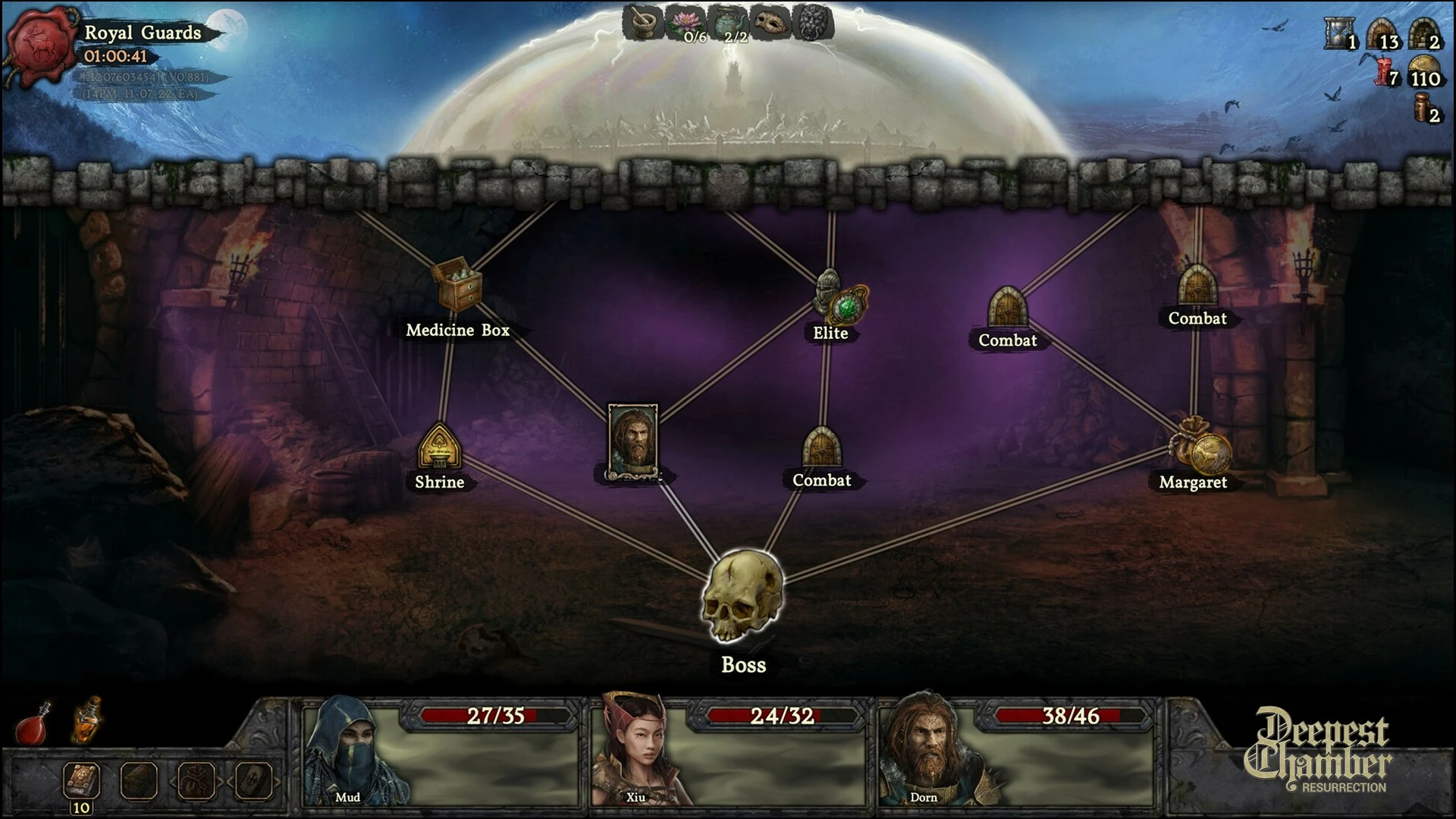Open the spellbook deck showing 10
The height and width of the screenshot is (819, 1456).
tap(81, 779)
